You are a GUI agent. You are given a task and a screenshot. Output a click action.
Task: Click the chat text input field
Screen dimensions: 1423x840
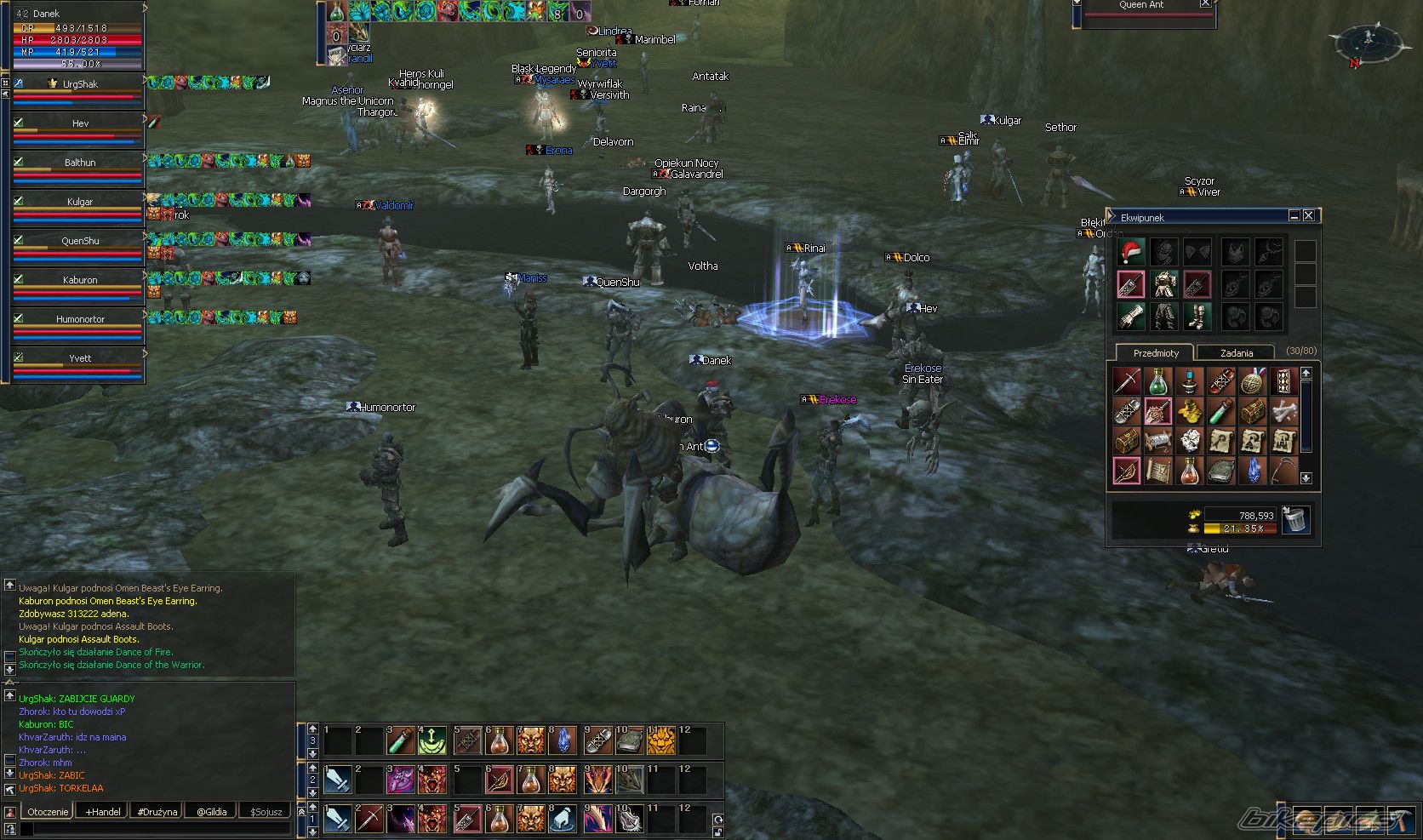(157, 829)
